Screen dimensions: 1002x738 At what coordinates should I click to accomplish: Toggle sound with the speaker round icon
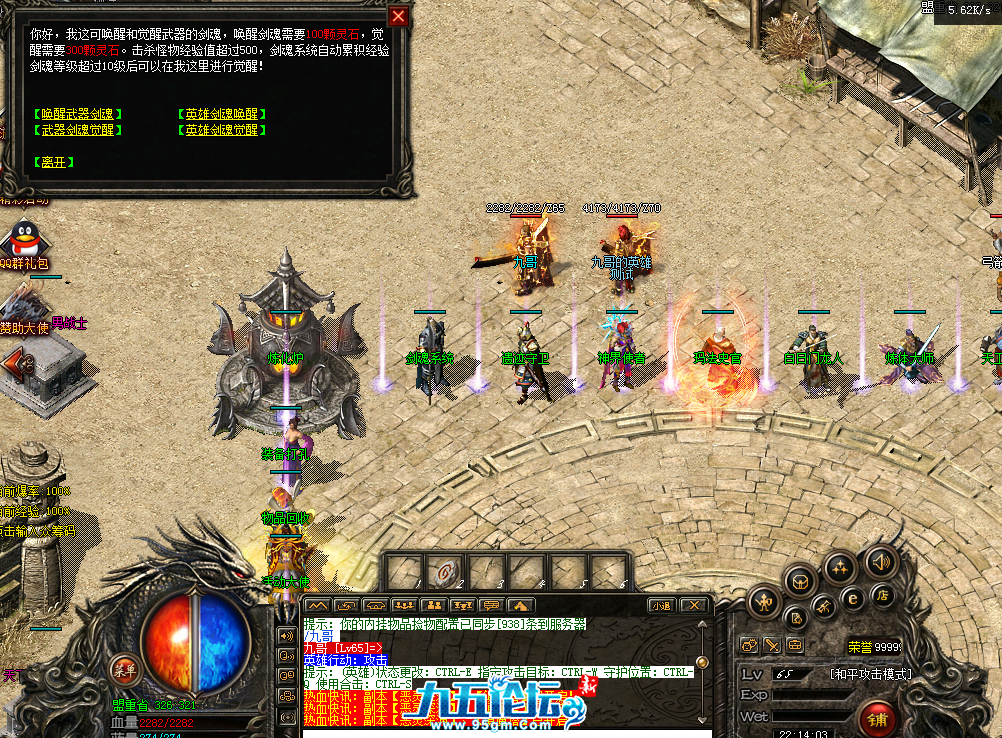click(x=879, y=561)
